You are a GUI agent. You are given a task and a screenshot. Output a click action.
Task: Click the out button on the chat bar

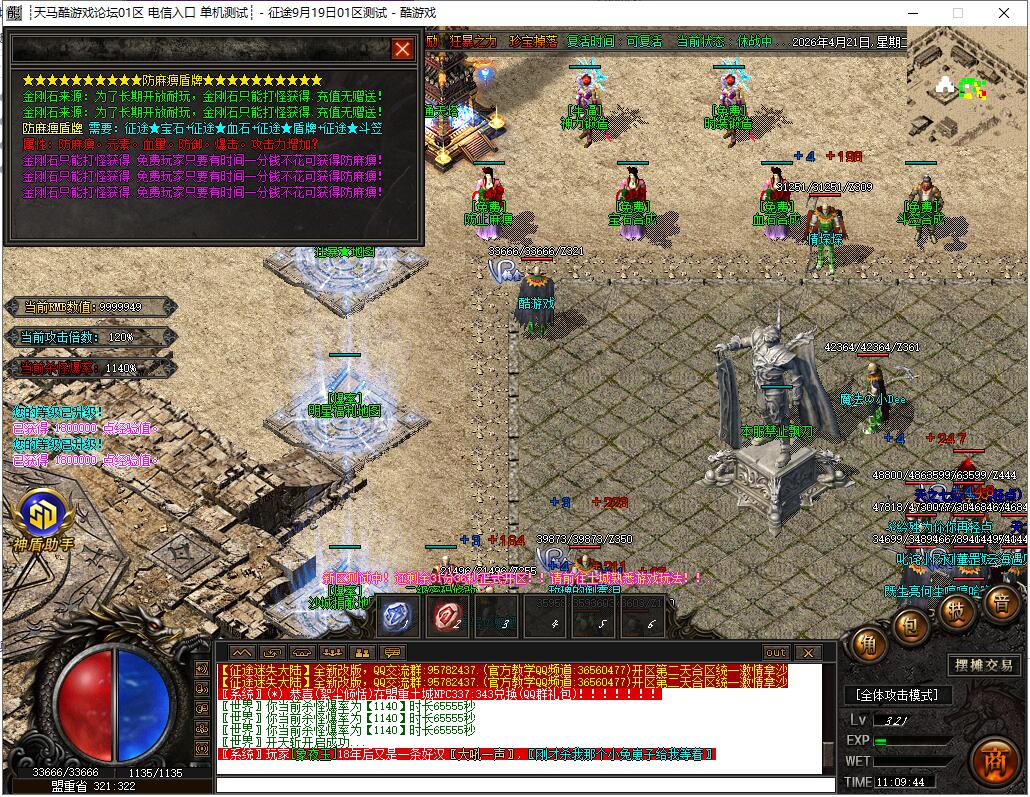(776, 653)
